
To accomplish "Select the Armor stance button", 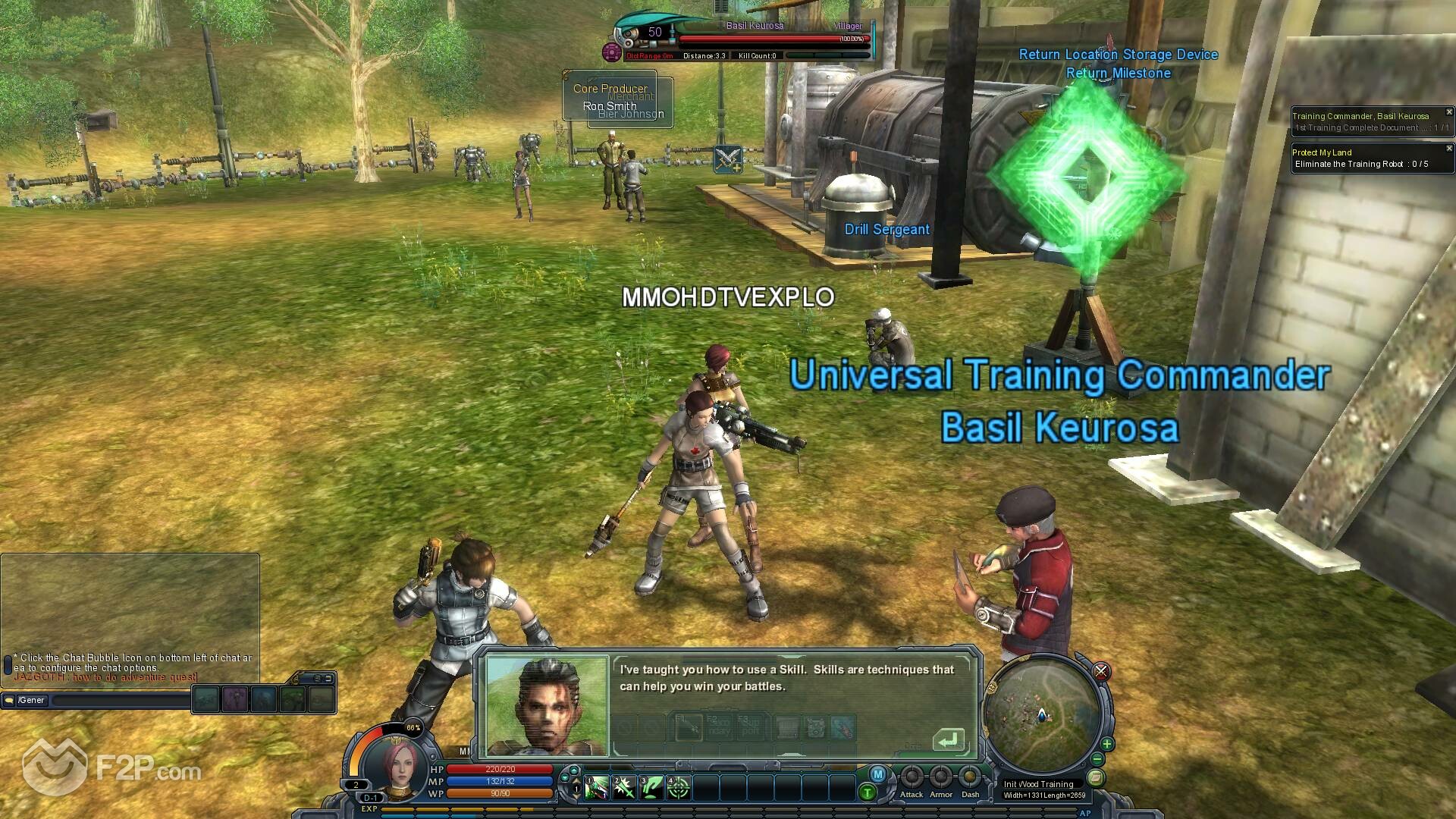I will pos(941,778).
